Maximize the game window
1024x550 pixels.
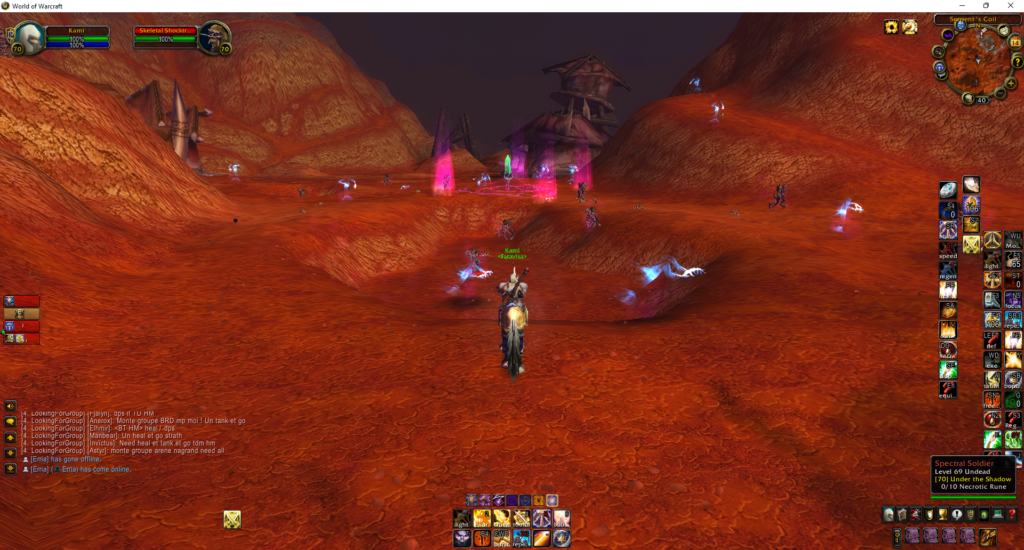pyautogui.click(x=986, y=6)
